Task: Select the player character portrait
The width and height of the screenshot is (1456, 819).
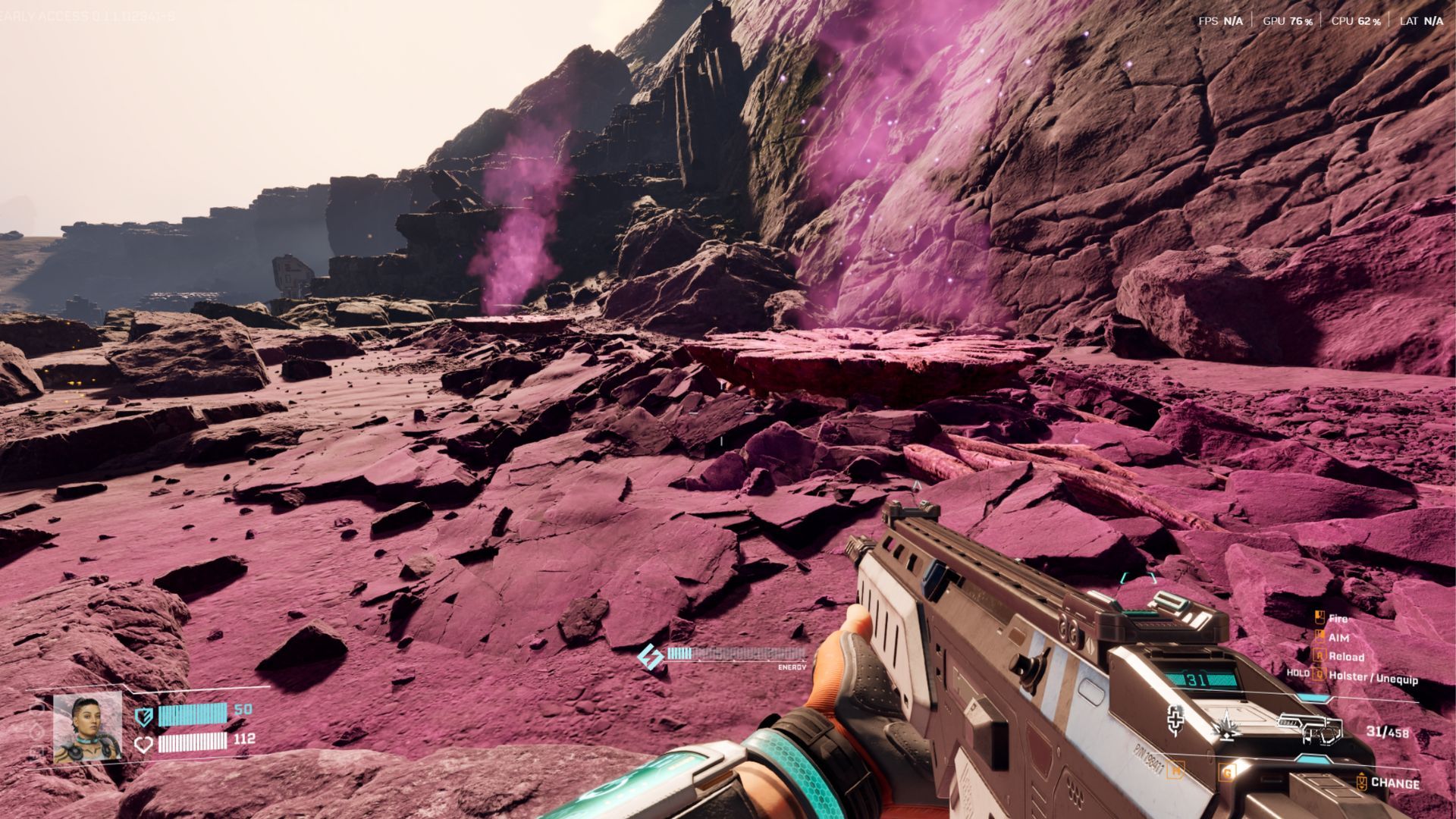Action: 87,726
